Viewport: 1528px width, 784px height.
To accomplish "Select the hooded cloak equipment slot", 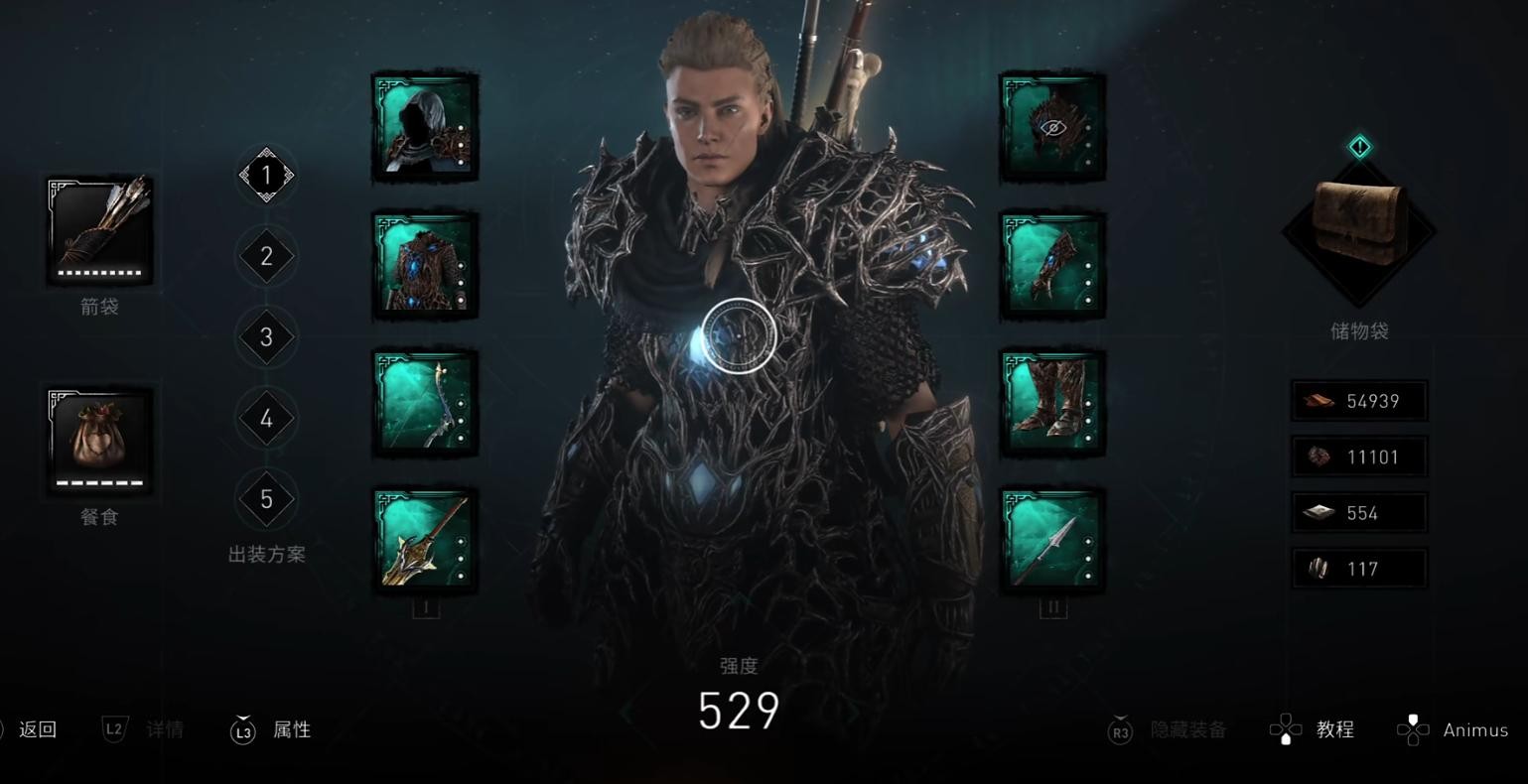I will pyautogui.click(x=425, y=127).
